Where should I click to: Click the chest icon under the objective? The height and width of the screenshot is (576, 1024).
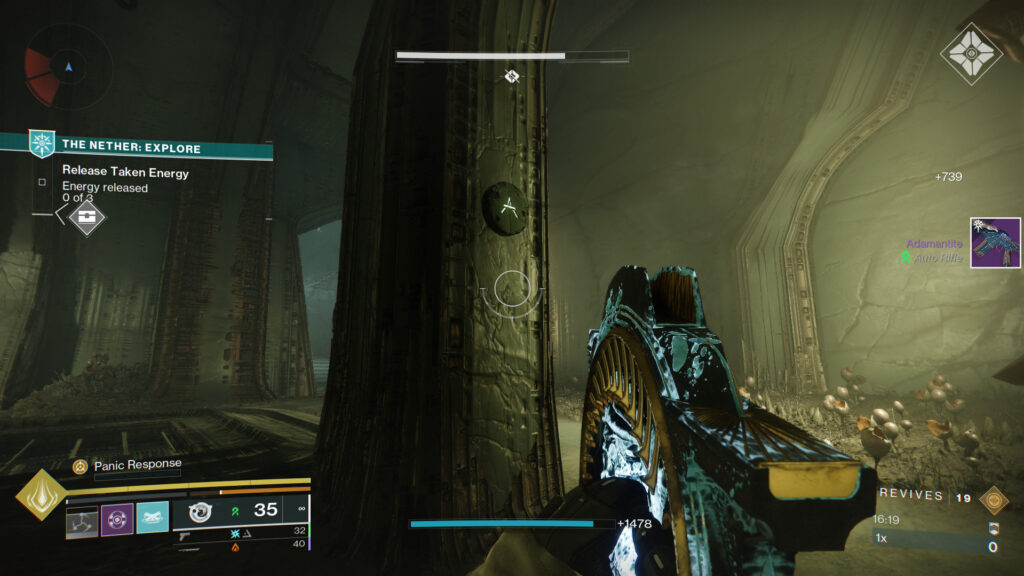coord(87,217)
